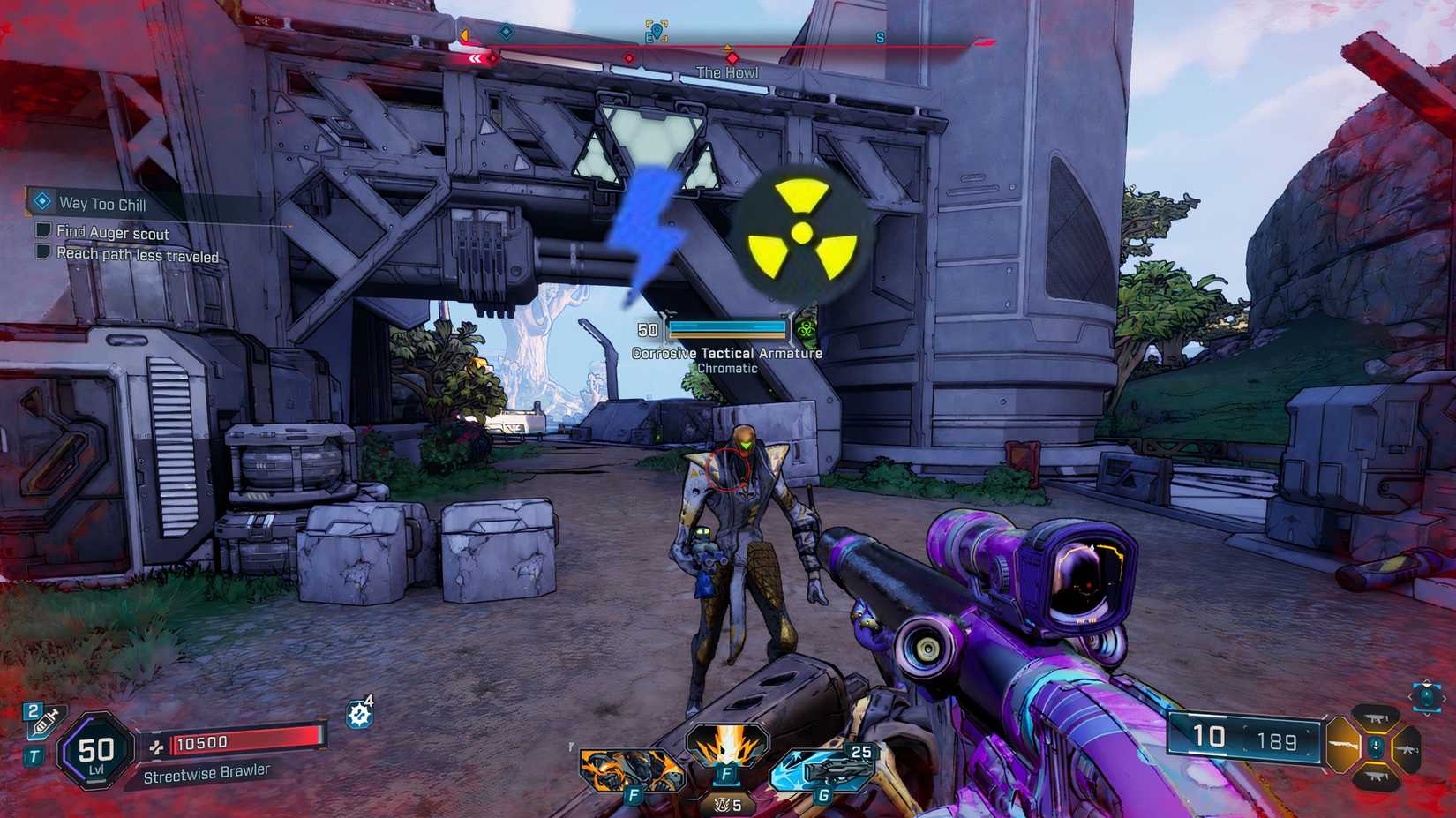This screenshot has height=818, width=1456.
Task: Expand the weapon card with the down chevron
Action: 1427,716
